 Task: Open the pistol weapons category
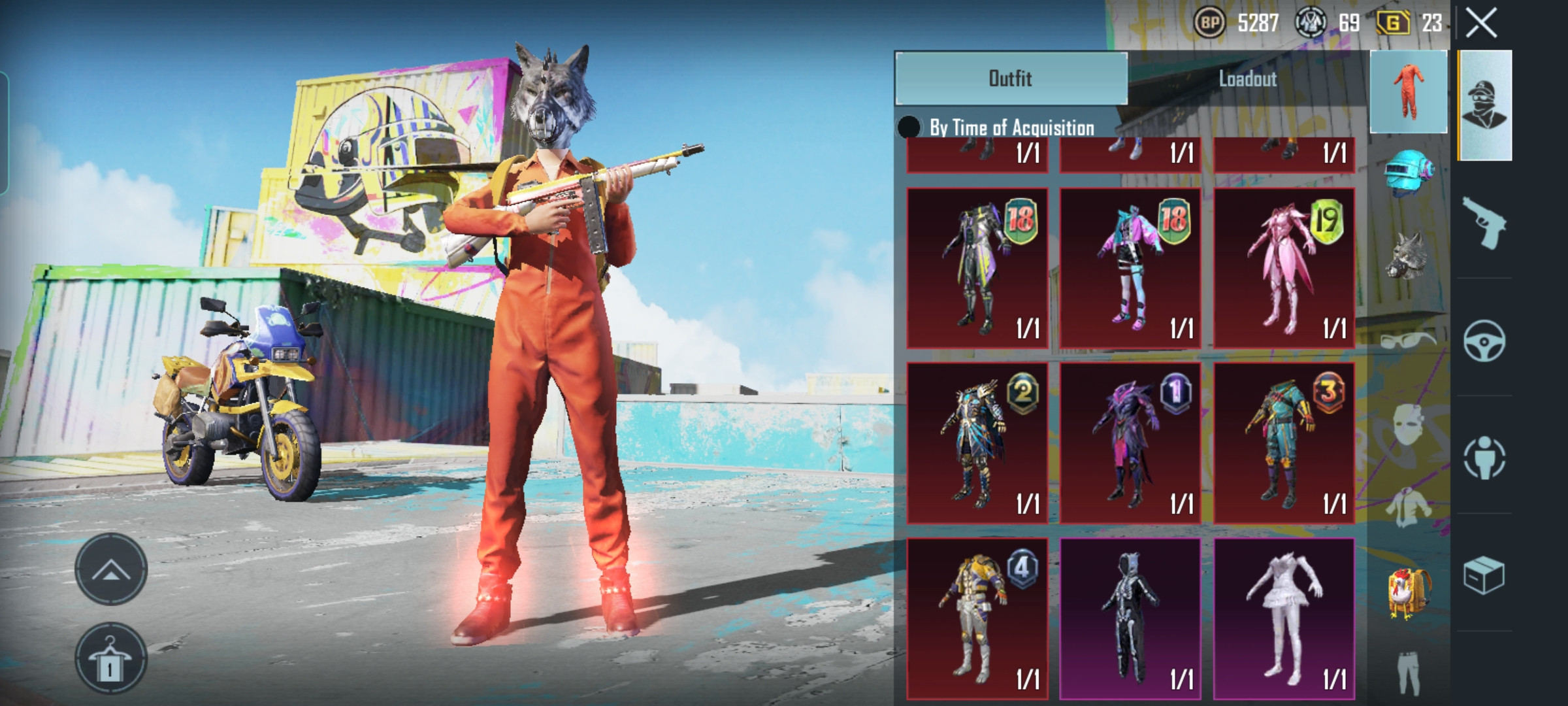tap(1484, 223)
